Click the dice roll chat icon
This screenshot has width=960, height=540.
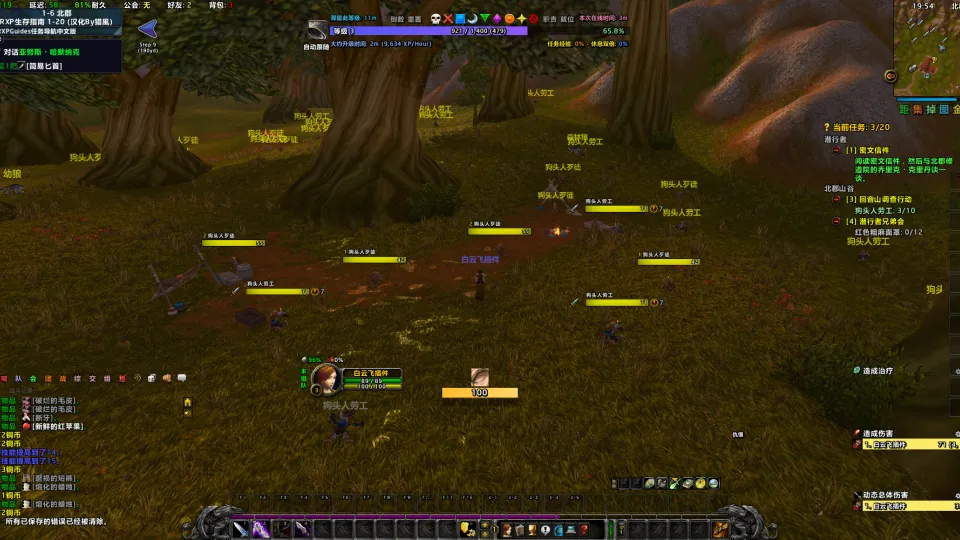pyautogui.click(x=150, y=378)
